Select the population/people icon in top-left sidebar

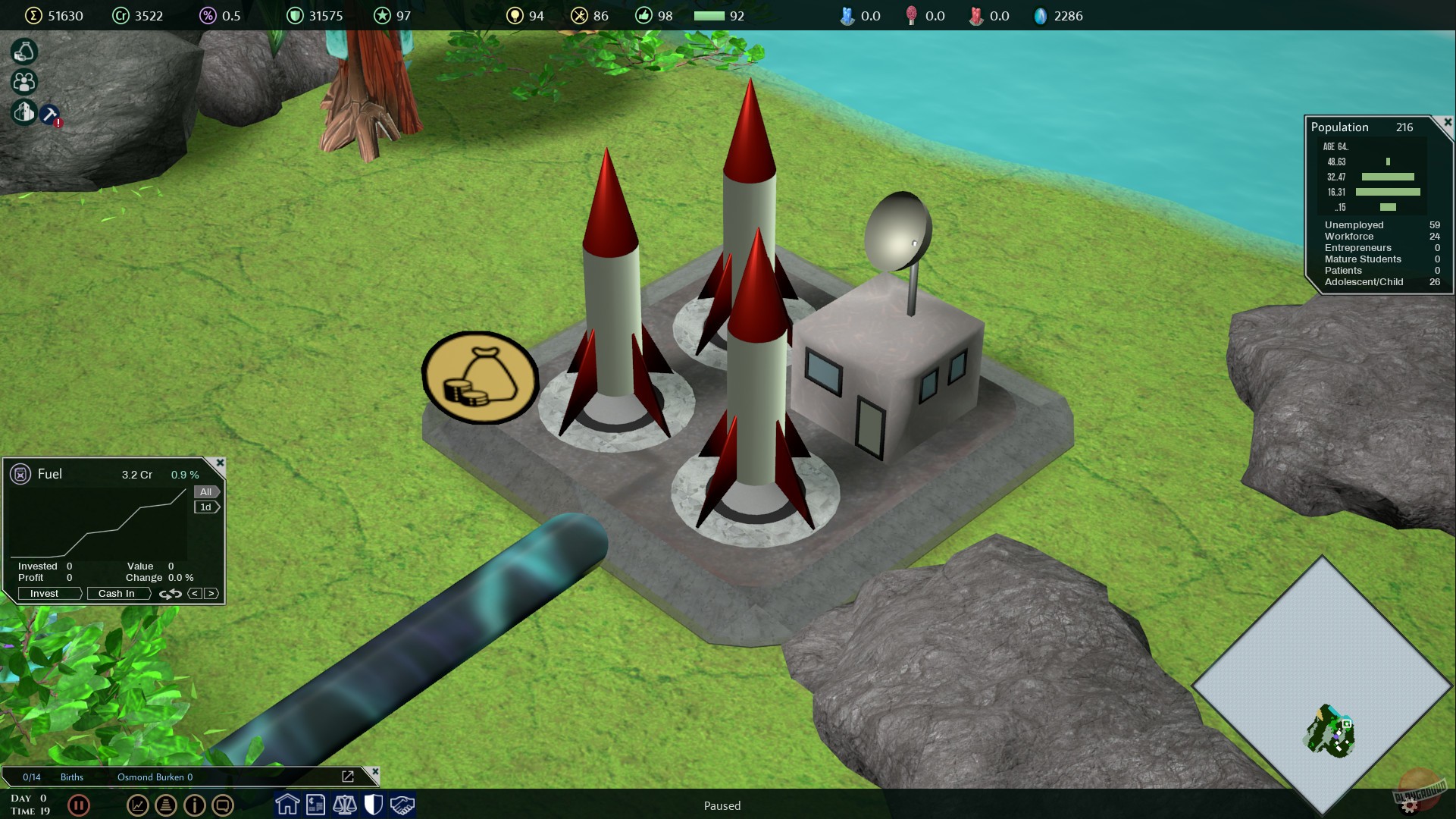click(23, 82)
